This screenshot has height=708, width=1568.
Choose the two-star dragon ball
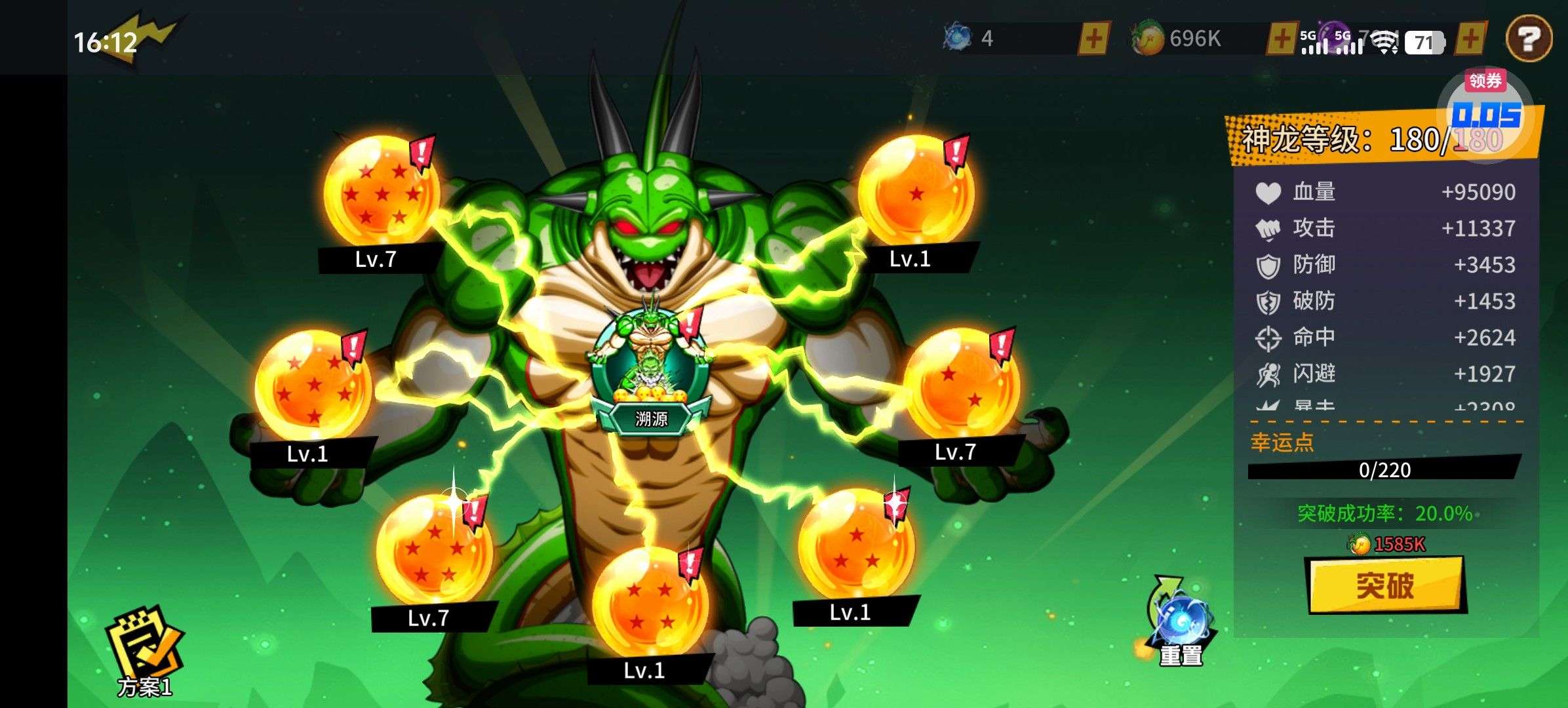[x=961, y=385]
